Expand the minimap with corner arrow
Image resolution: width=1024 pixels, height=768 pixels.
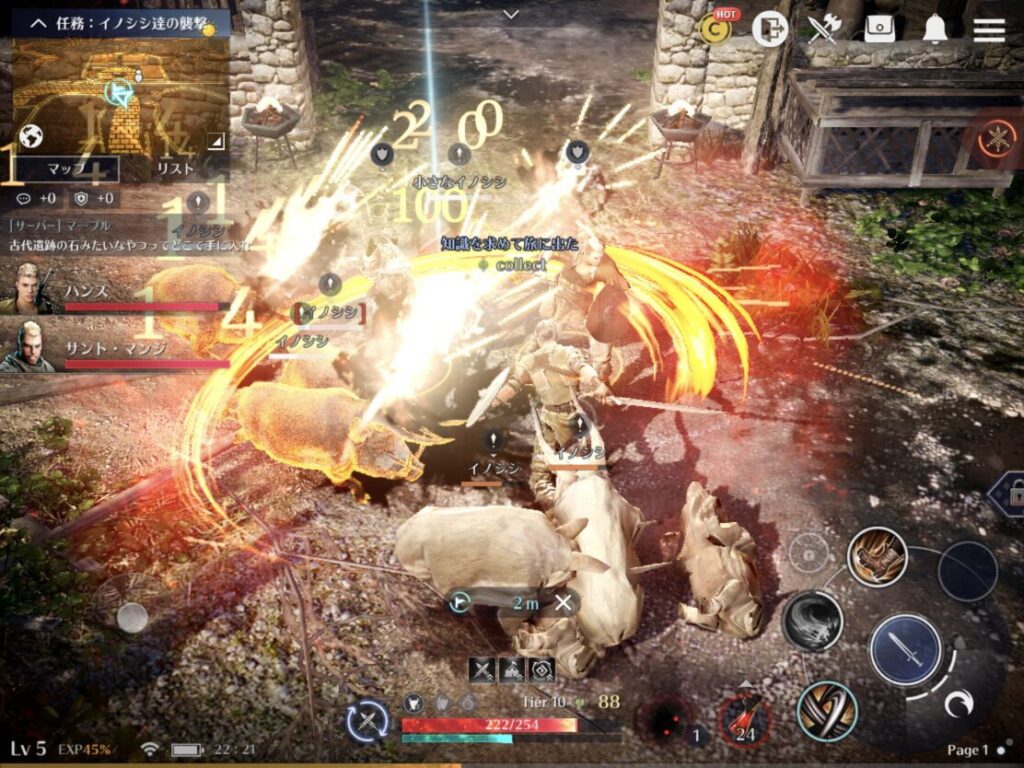click(215, 142)
